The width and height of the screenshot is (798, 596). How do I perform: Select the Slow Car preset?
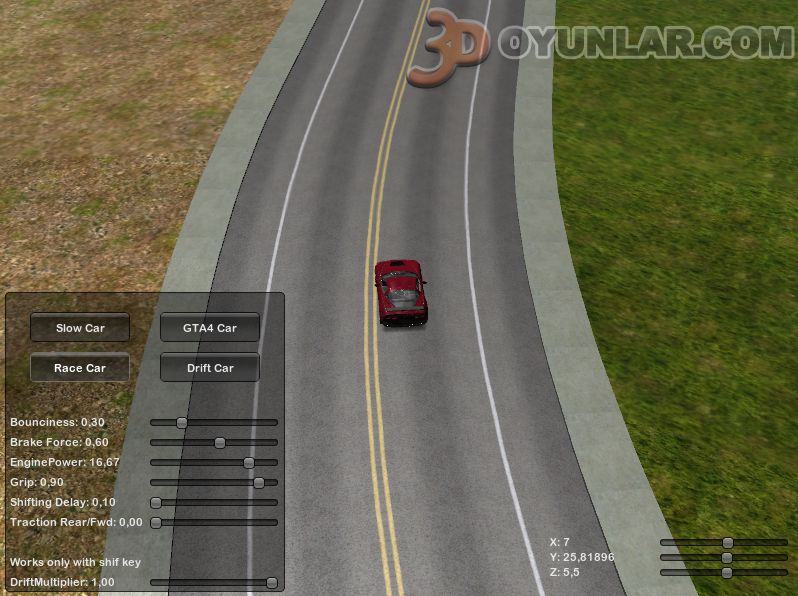point(80,328)
